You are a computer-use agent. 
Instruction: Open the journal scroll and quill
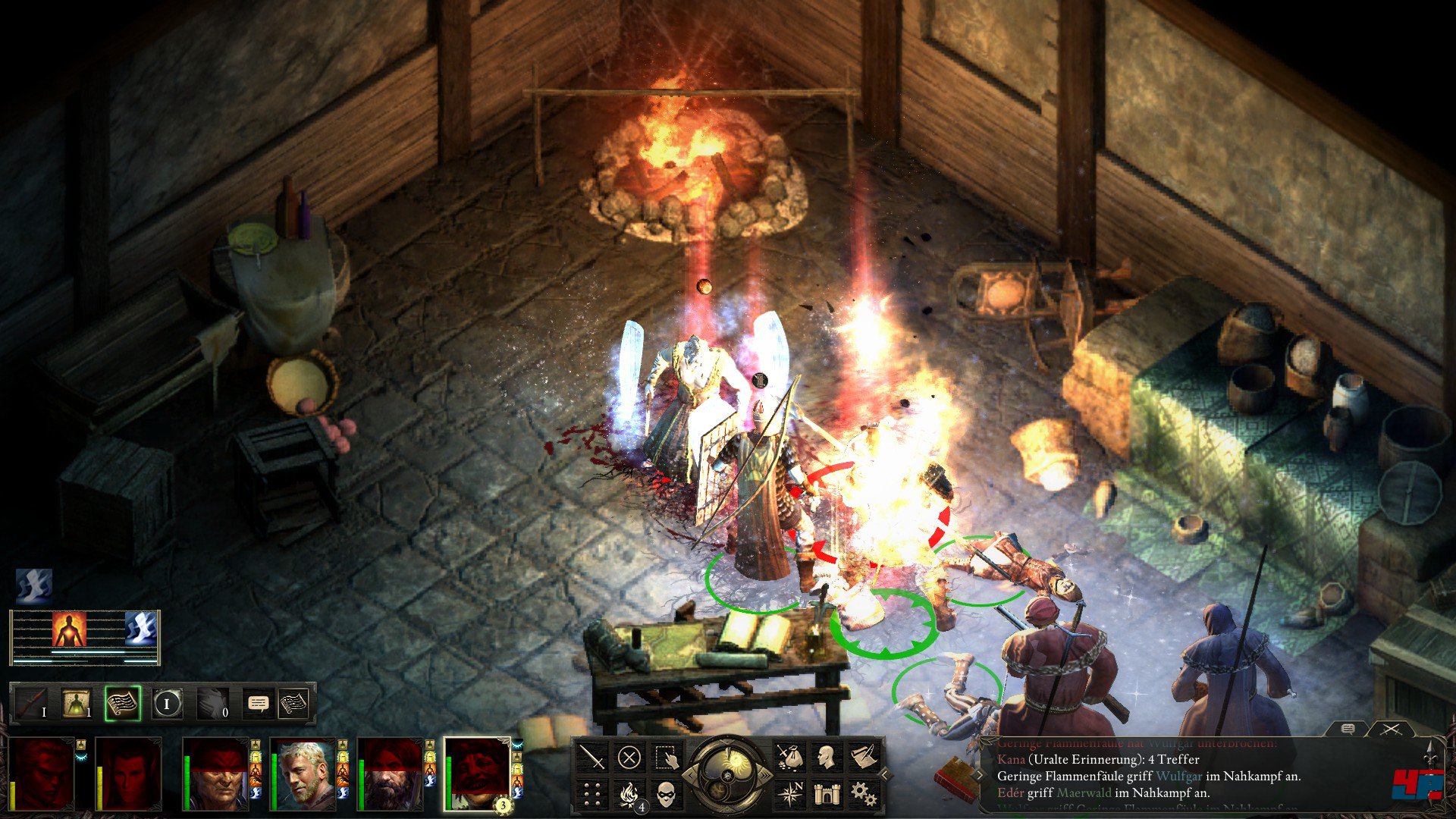pos(863,757)
